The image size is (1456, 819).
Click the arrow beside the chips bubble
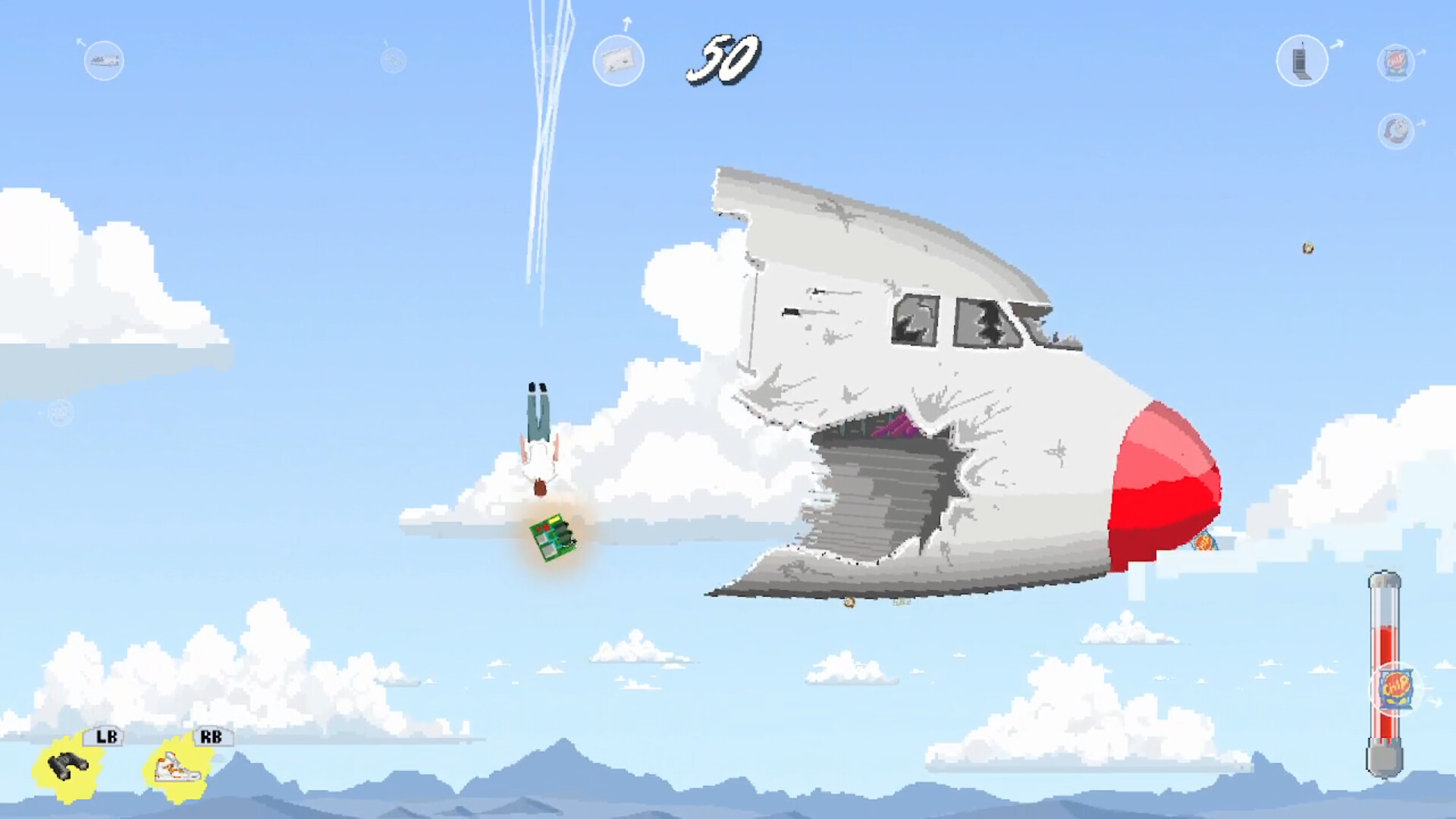click(1423, 52)
